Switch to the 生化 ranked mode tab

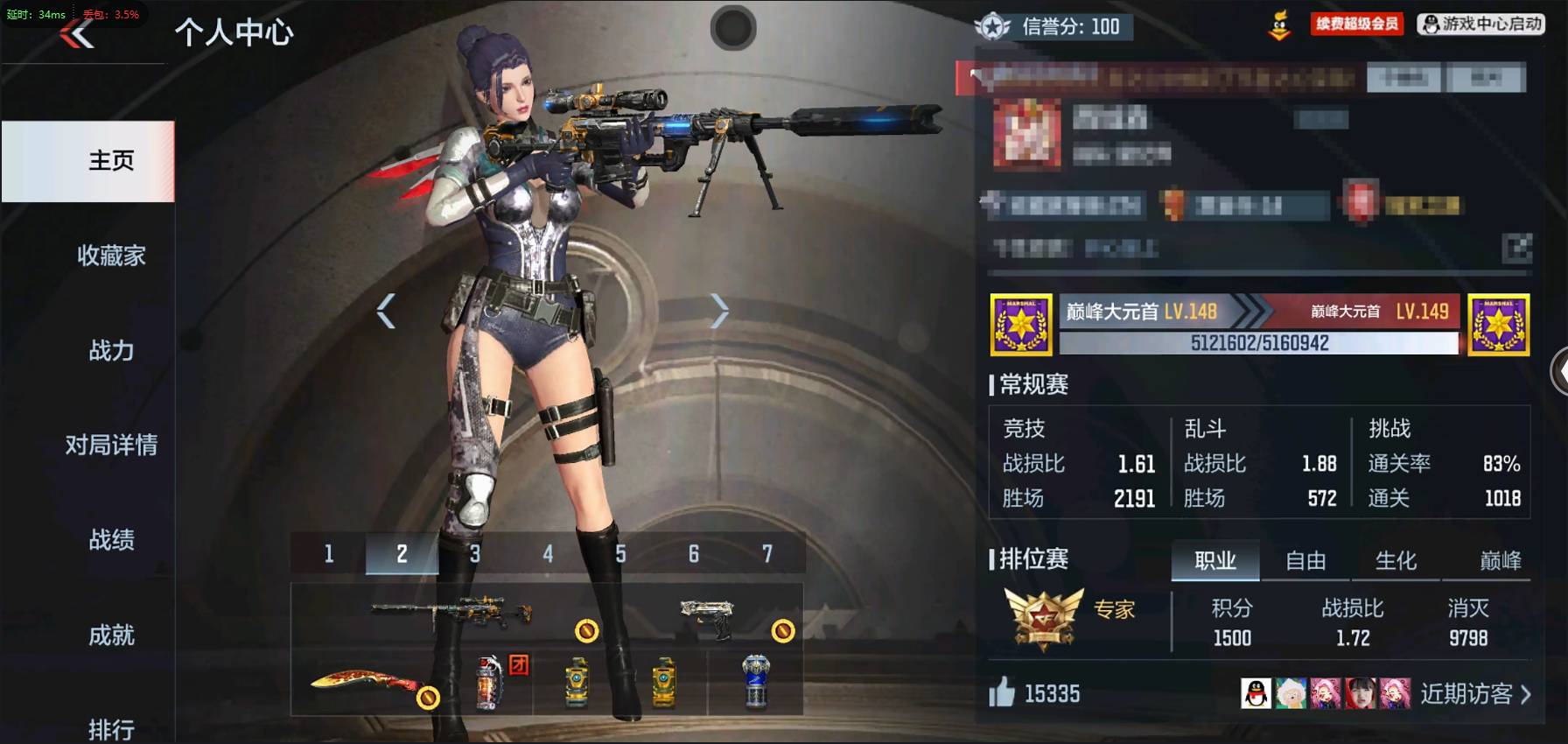(1396, 560)
